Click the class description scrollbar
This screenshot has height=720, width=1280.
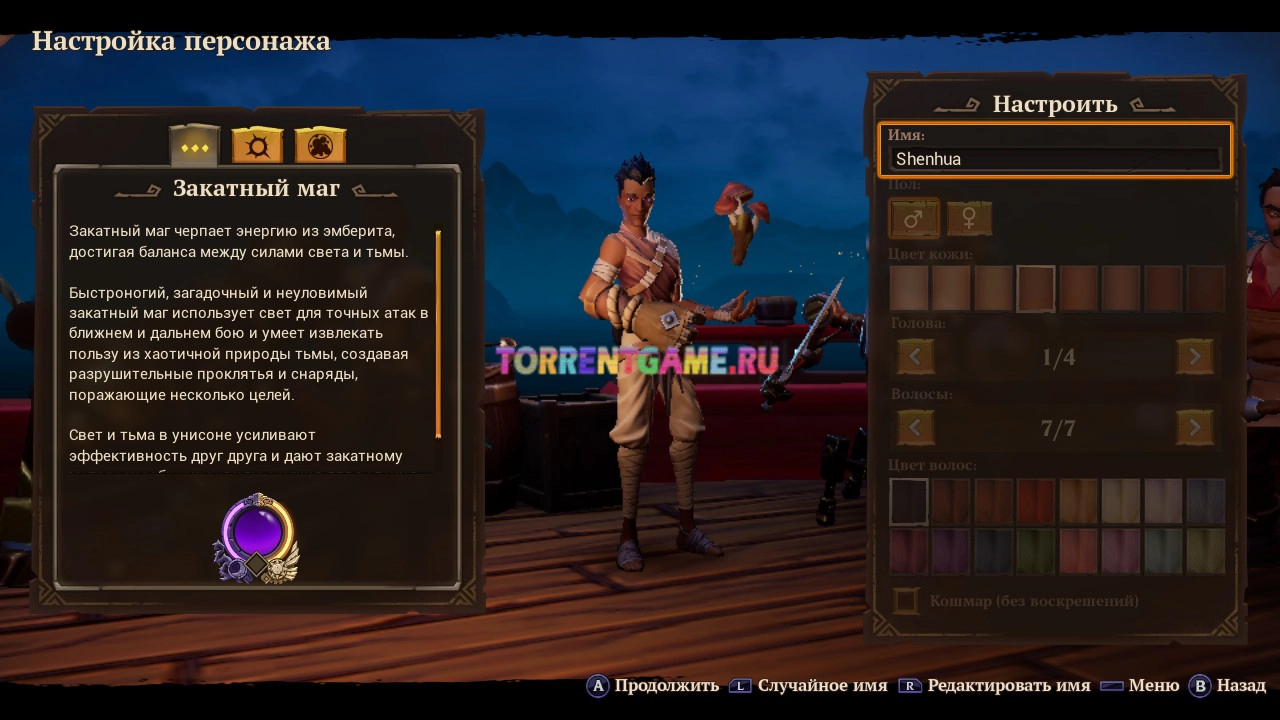(x=438, y=334)
